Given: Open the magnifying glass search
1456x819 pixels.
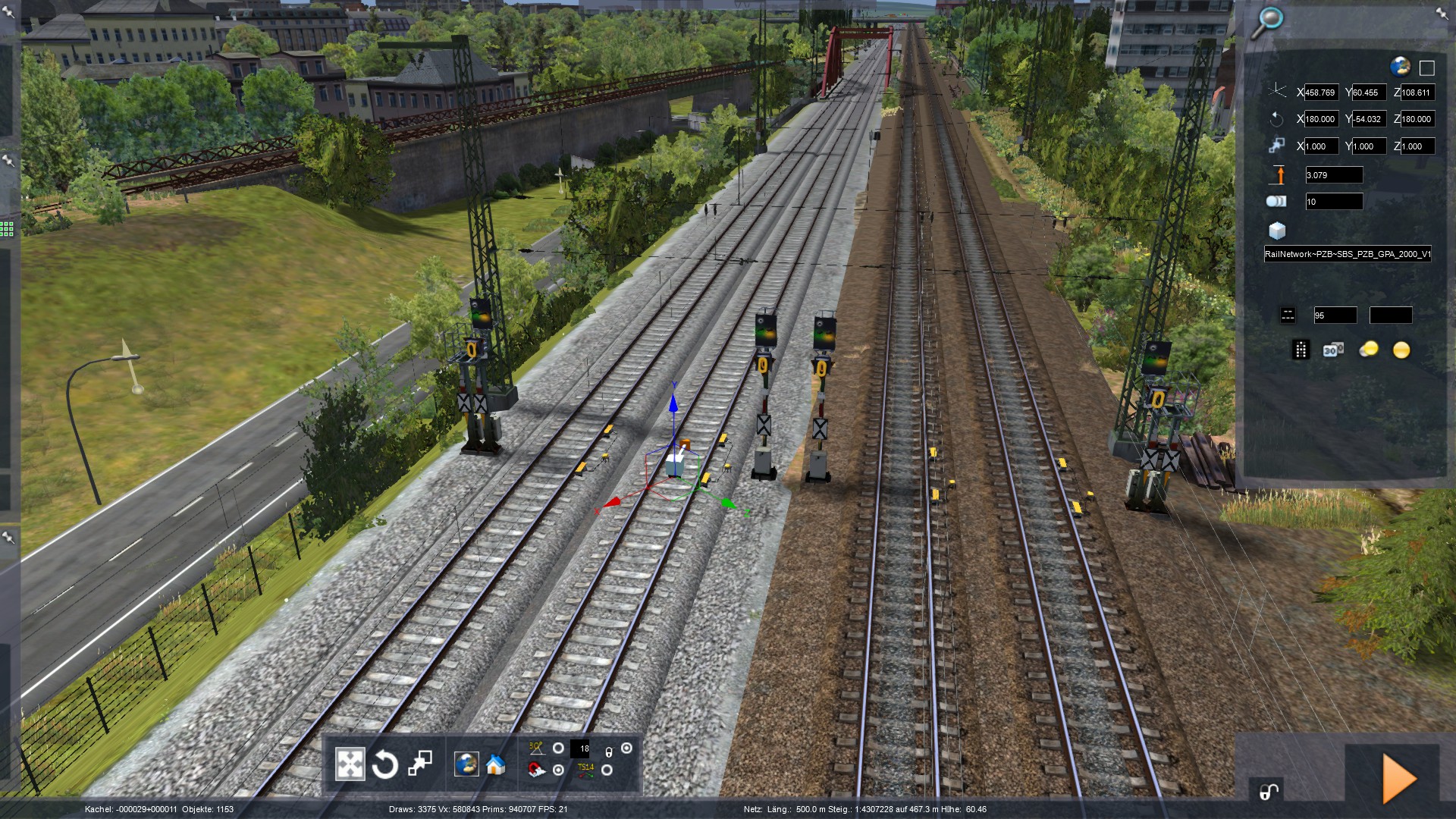Looking at the screenshot, I should 1266,23.
